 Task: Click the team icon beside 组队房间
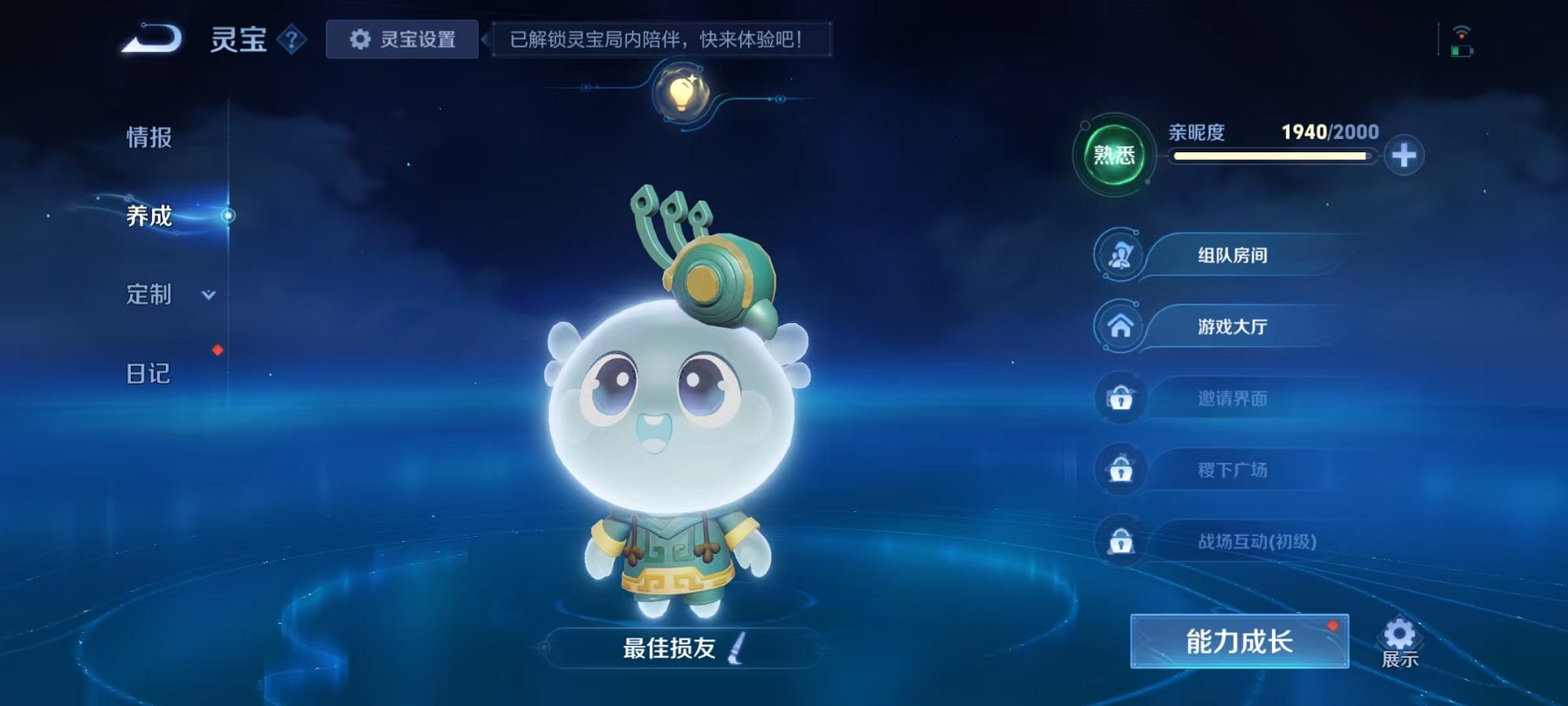[x=1122, y=255]
